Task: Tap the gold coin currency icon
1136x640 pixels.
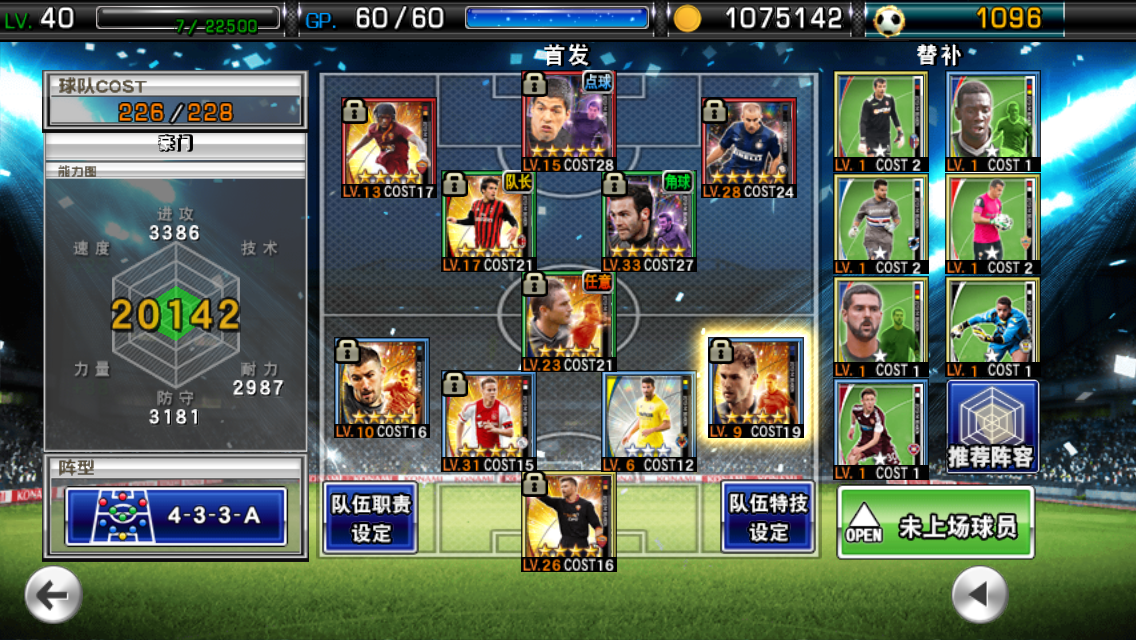Action: coord(687,18)
